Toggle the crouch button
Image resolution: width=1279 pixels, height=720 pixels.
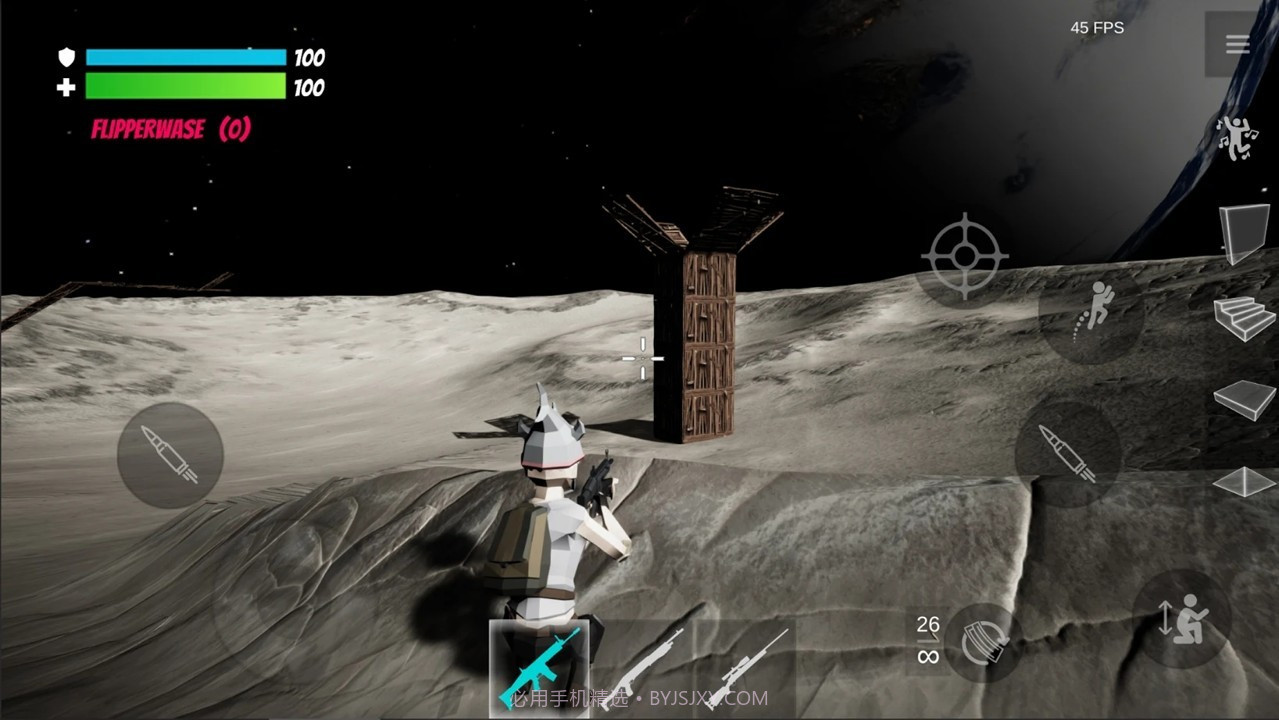[1183, 619]
